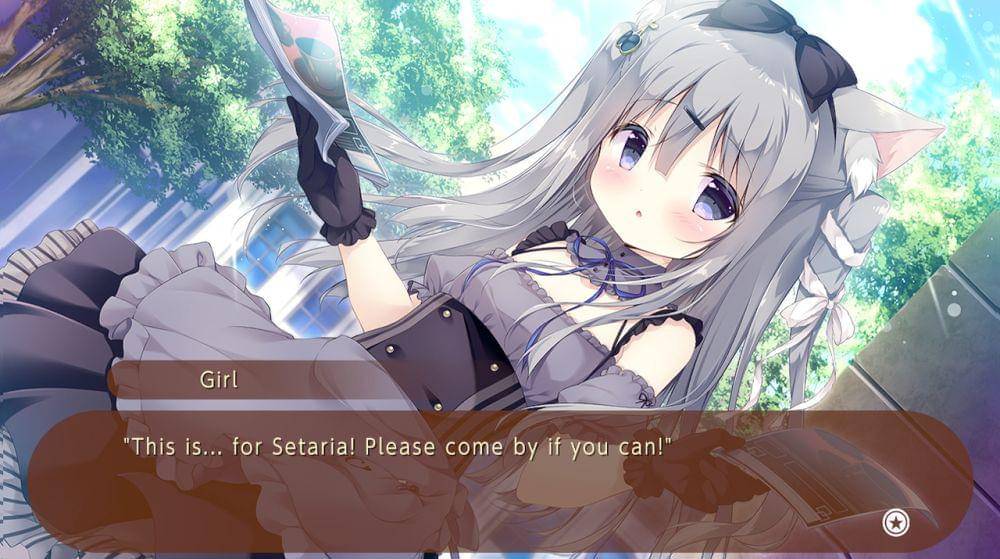Viewport: 1000px width, 559px height.
Task: Advance the dialogue by clicking the text box
Action: [x=500, y=477]
